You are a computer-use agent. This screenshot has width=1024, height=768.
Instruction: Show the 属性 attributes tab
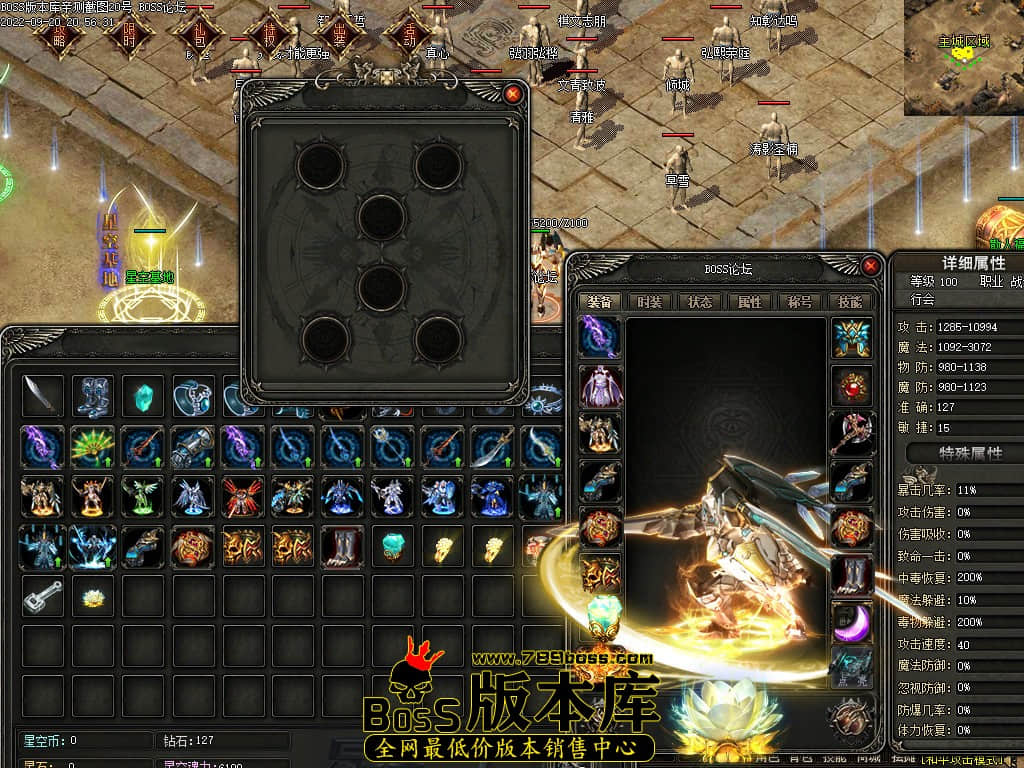tap(749, 301)
